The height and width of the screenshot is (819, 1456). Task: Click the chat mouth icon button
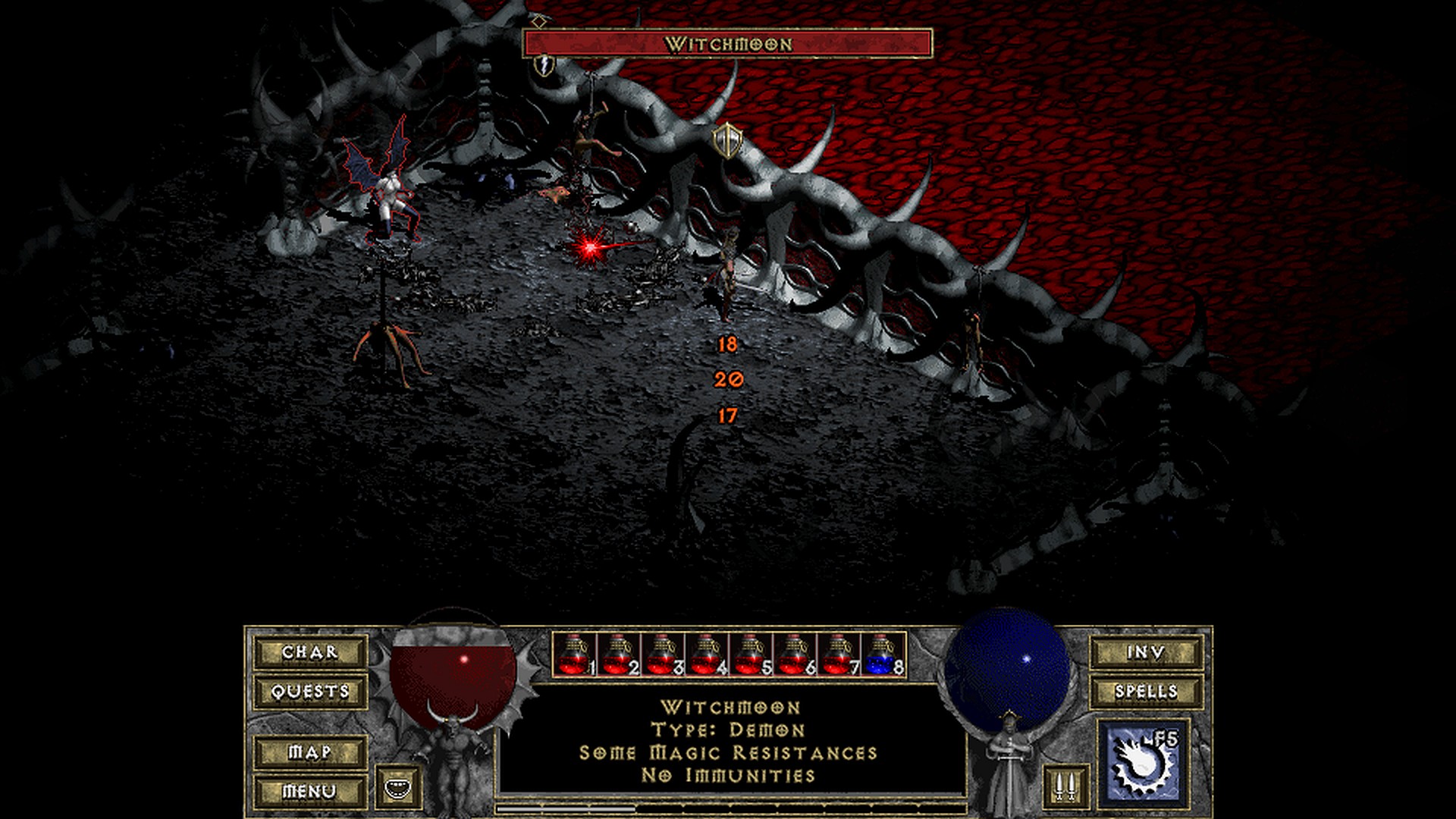tap(397, 787)
